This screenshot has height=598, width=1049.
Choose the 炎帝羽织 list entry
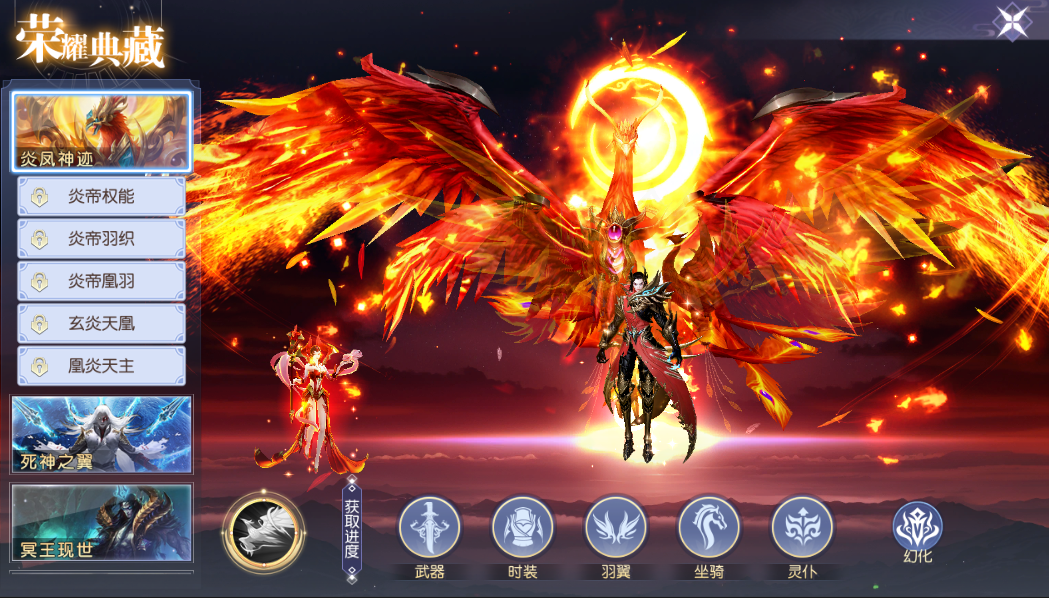101,239
